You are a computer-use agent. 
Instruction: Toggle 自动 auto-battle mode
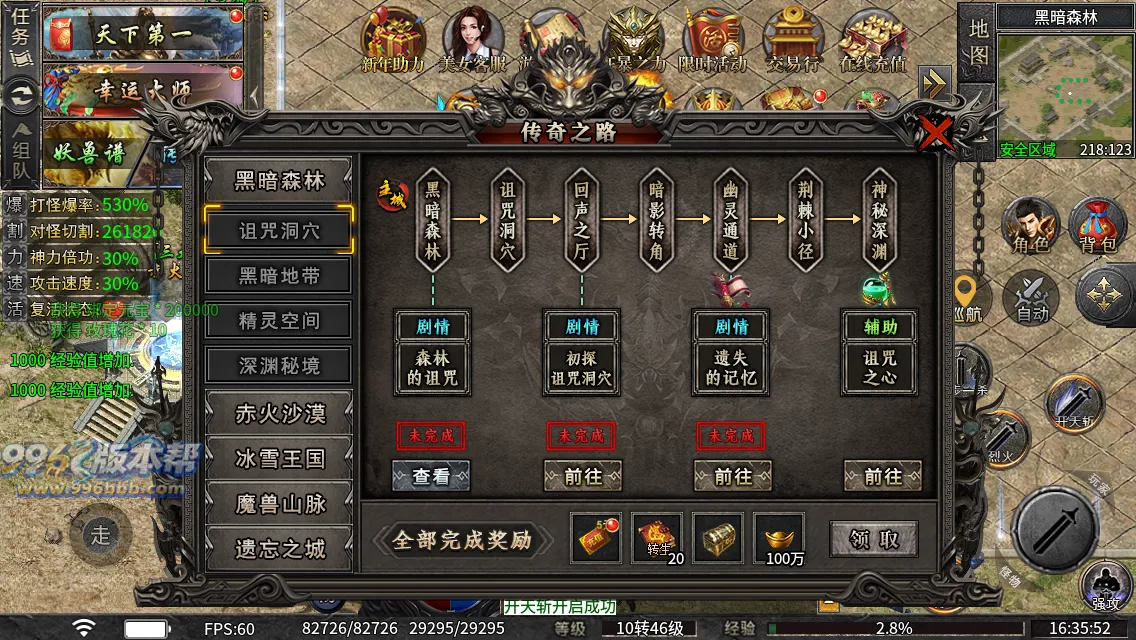(1031, 296)
